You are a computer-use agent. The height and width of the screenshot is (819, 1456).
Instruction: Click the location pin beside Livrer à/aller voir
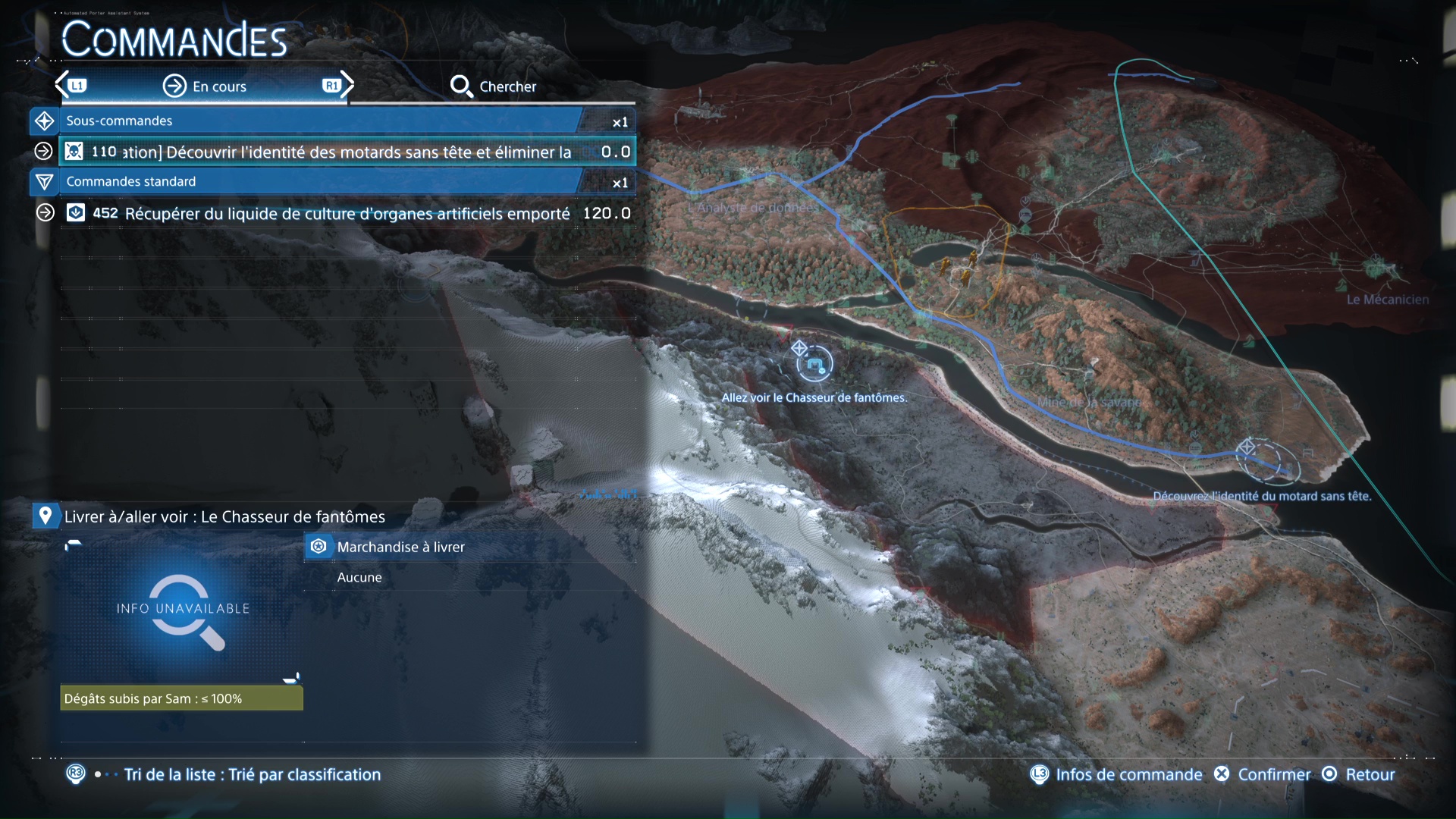45,516
